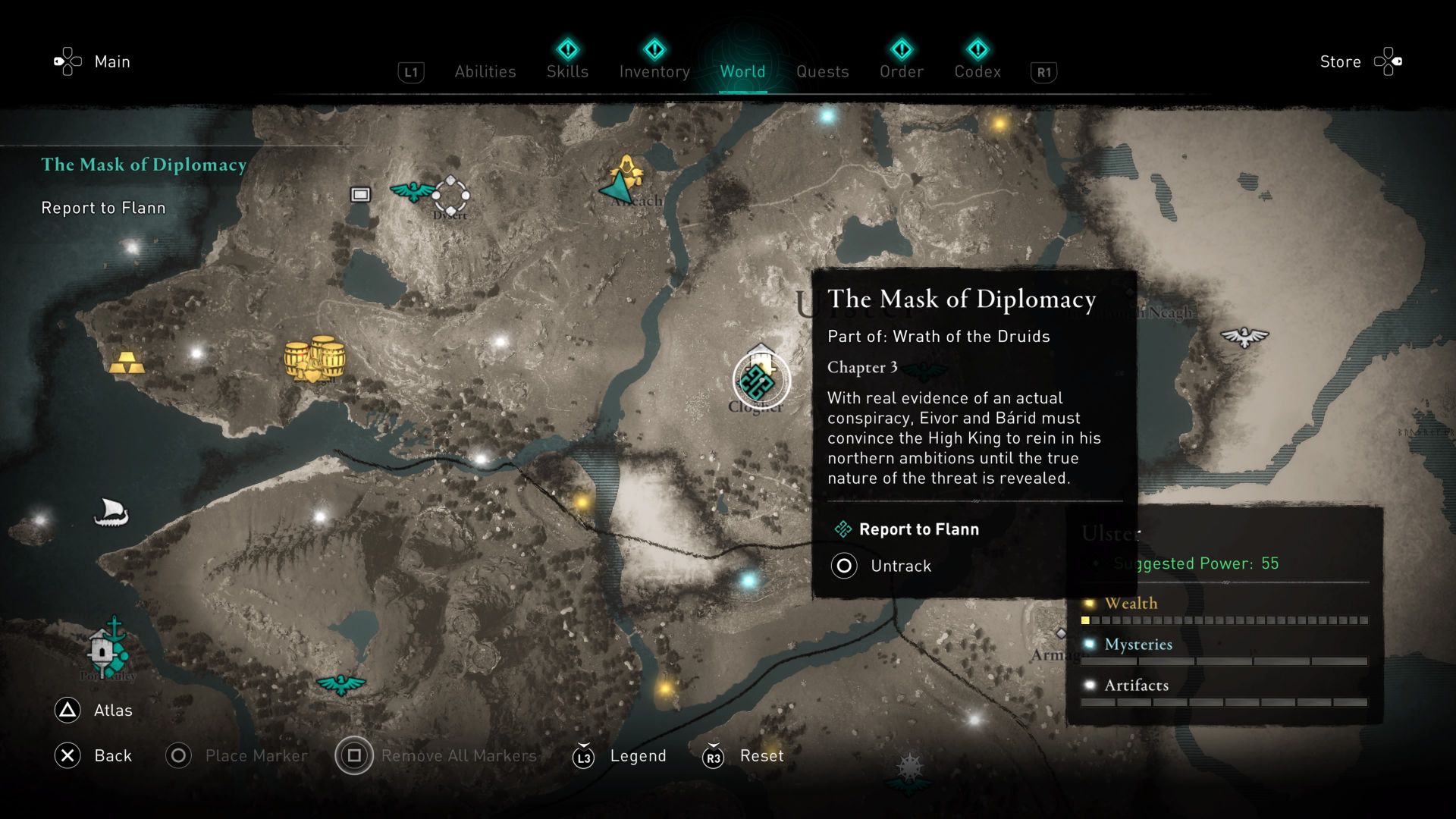Click the teal eagle mystery icon near the bottom
Screen dimensions: 1456x819
coord(343,685)
